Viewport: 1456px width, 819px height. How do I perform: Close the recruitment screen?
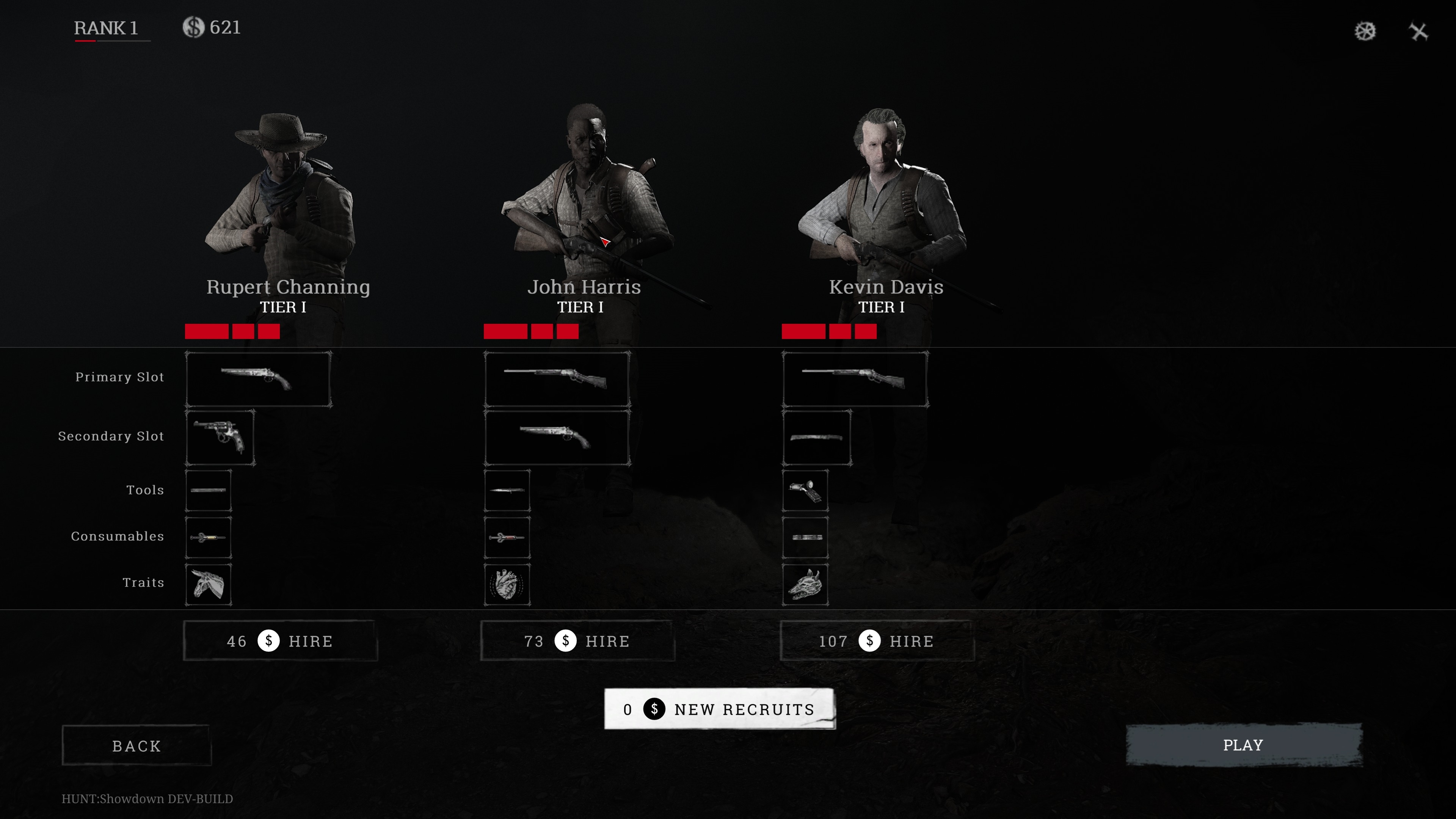click(1419, 31)
